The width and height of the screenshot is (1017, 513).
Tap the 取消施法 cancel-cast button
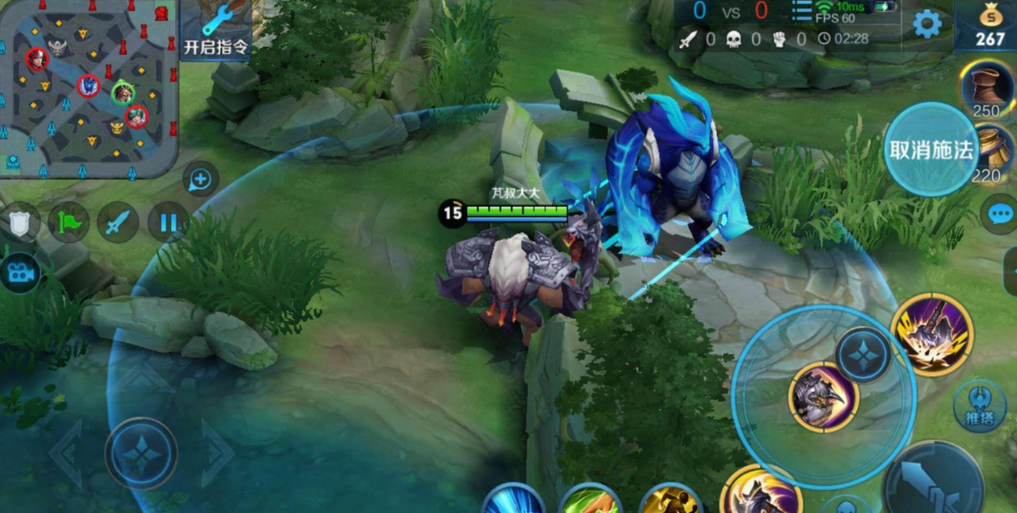tap(930, 151)
